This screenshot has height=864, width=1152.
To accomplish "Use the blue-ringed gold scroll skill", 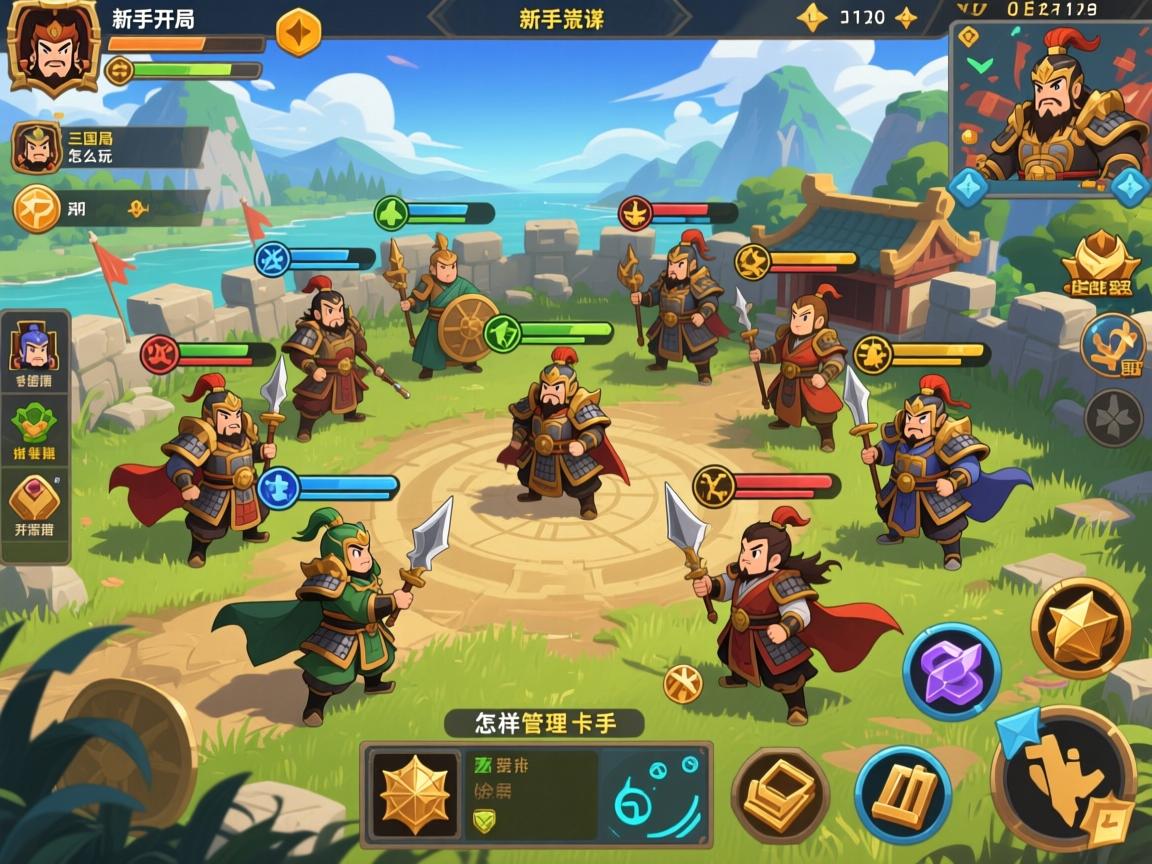I will click(903, 794).
